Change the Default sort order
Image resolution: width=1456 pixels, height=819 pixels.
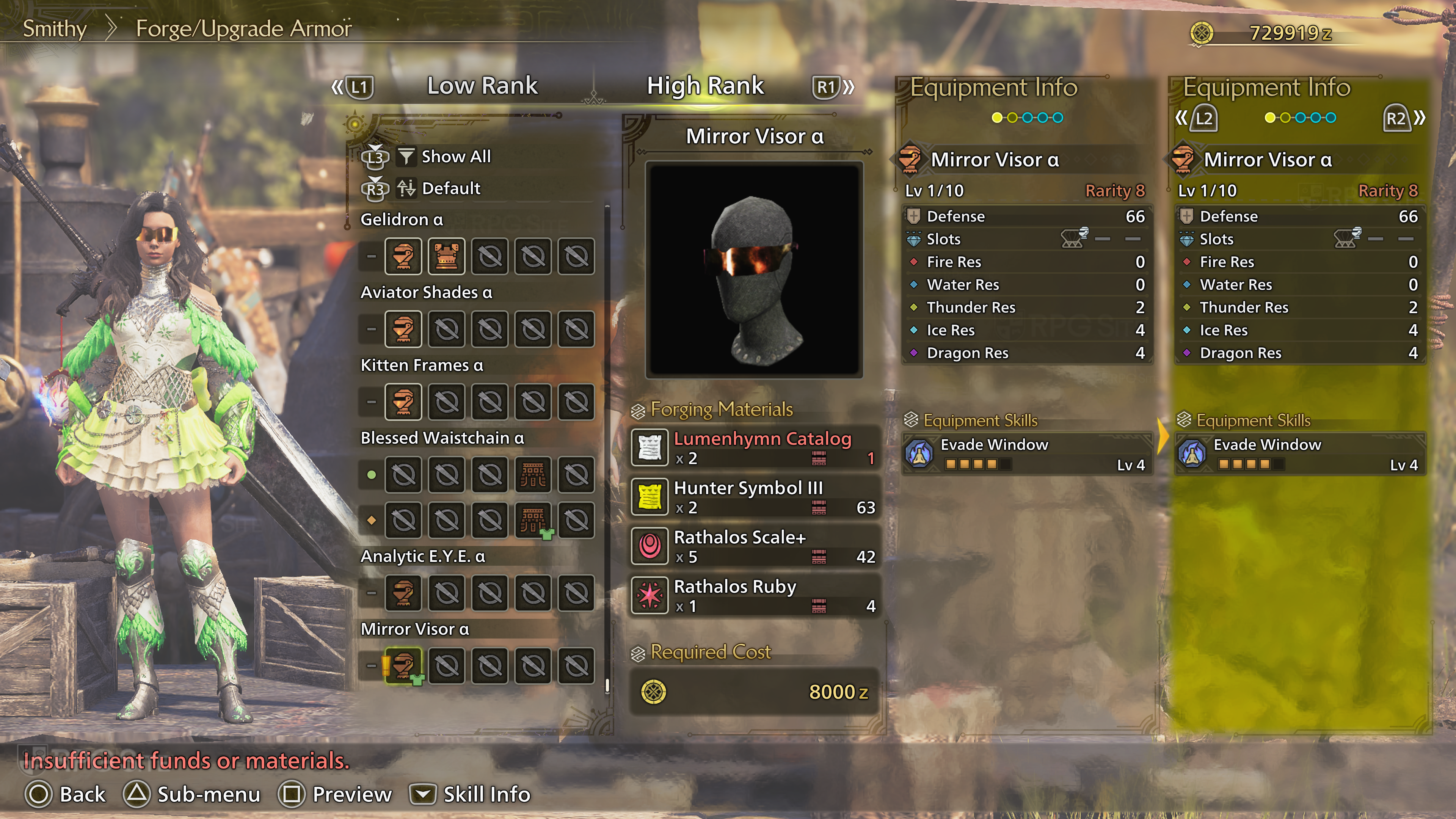point(450,188)
